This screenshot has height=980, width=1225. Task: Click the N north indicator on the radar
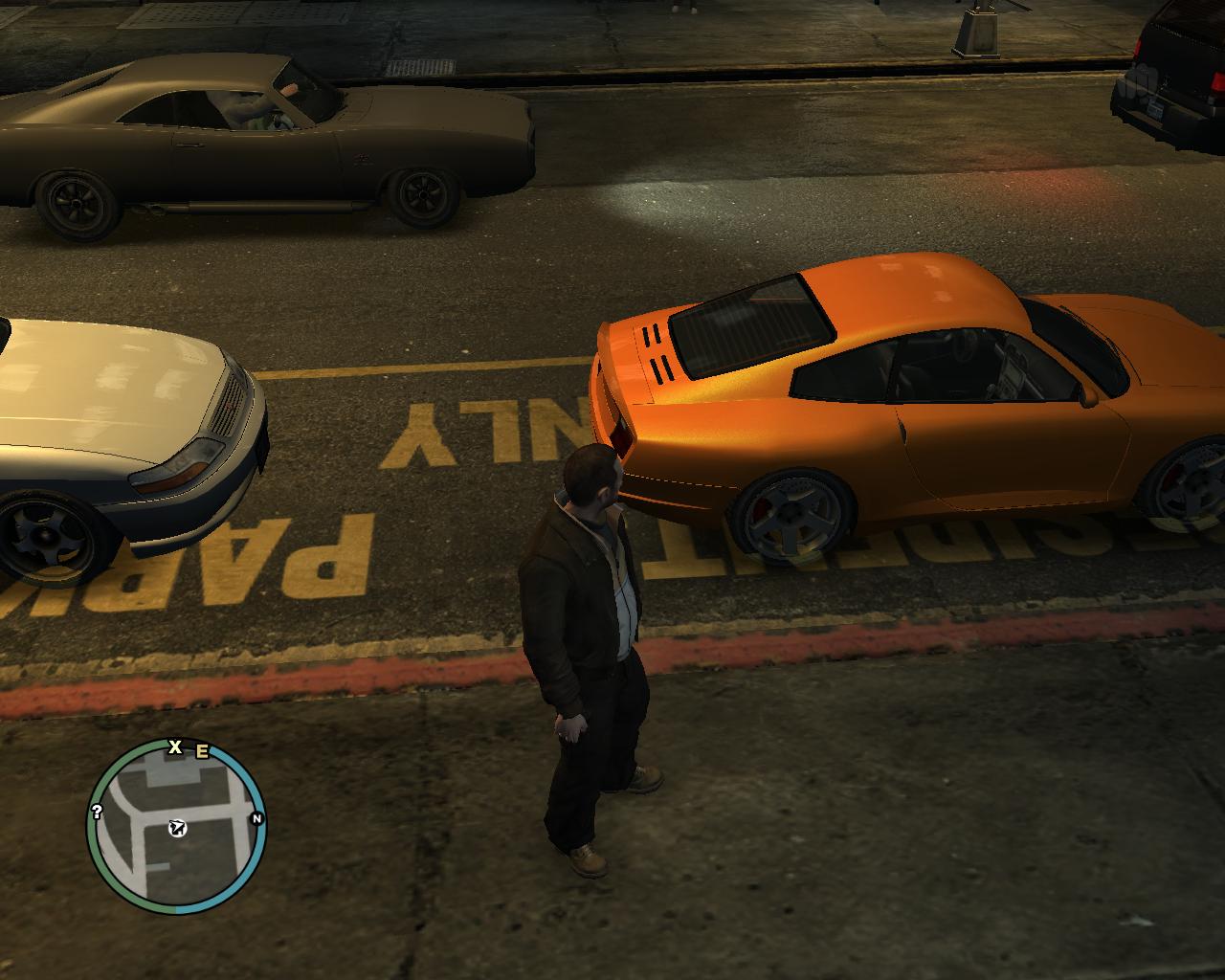point(256,818)
